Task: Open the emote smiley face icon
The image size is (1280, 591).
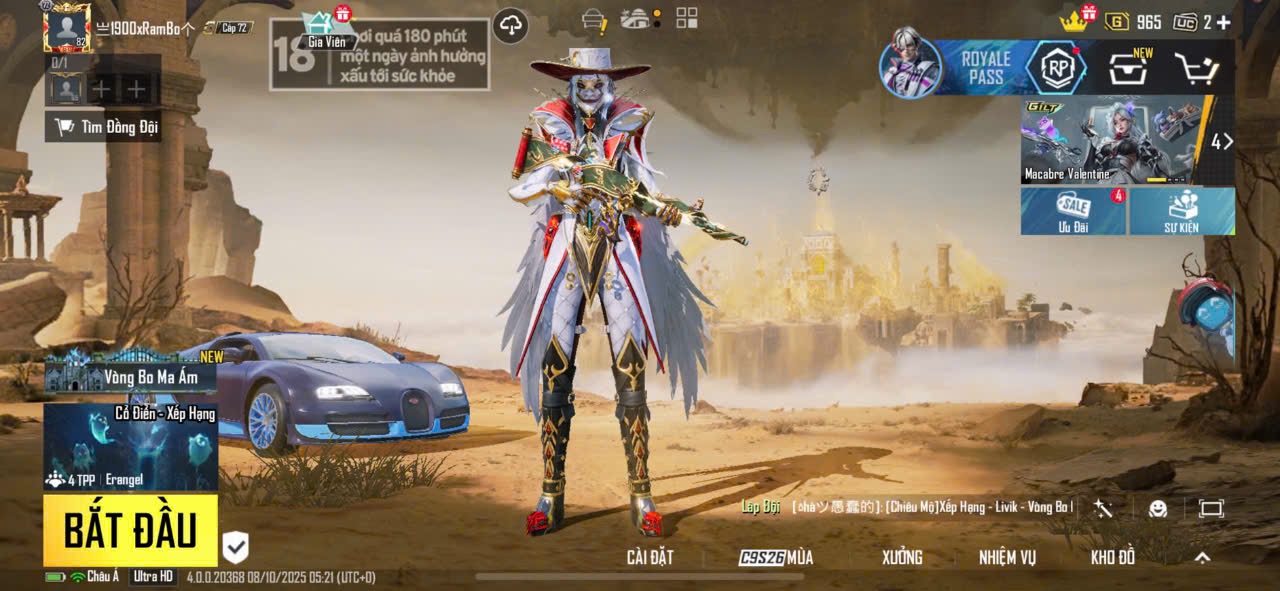Action: click(x=1158, y=509)
